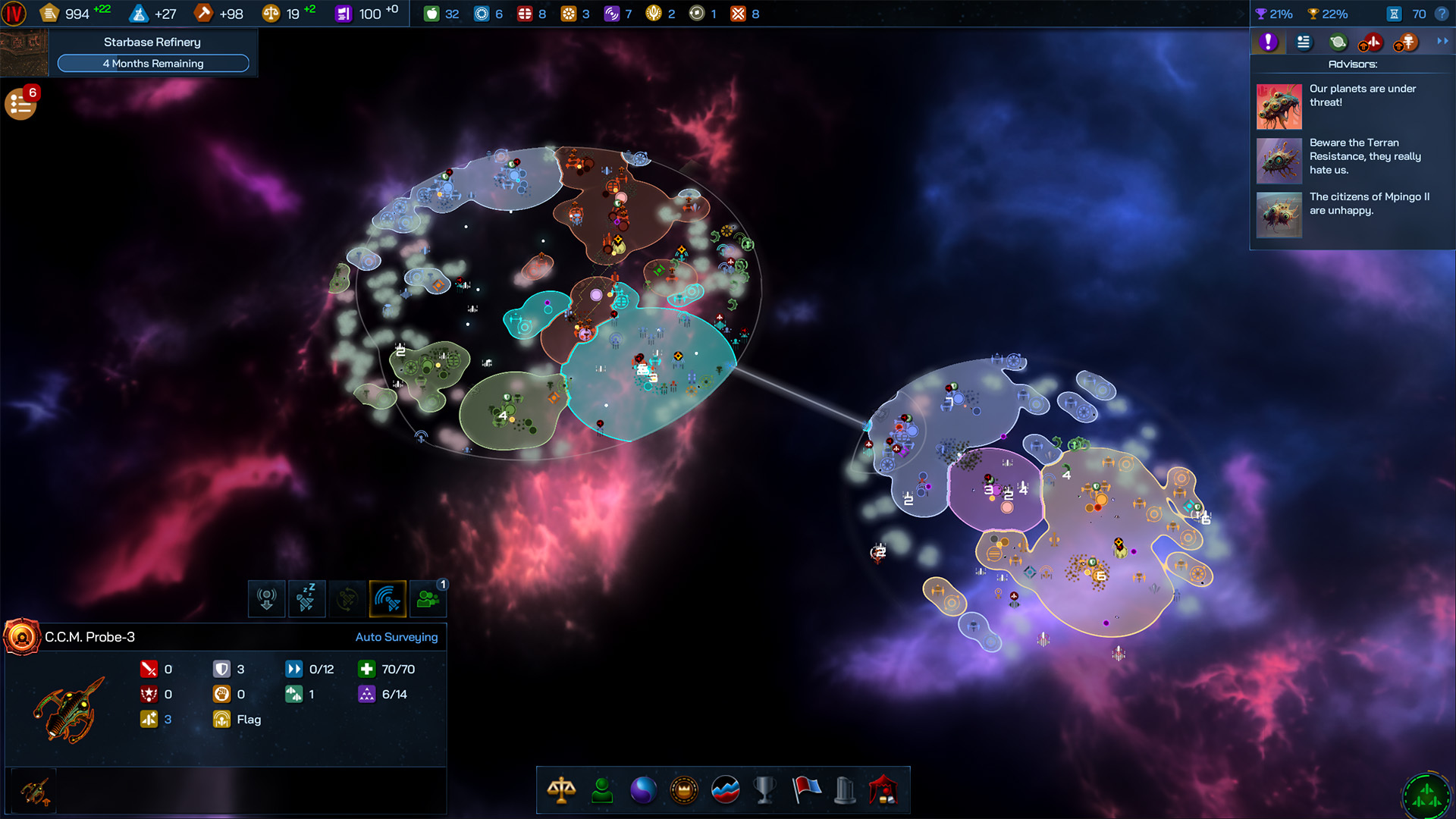
Task: Switch to the green planets tab in sidebar
Action: click(1337, 42)
